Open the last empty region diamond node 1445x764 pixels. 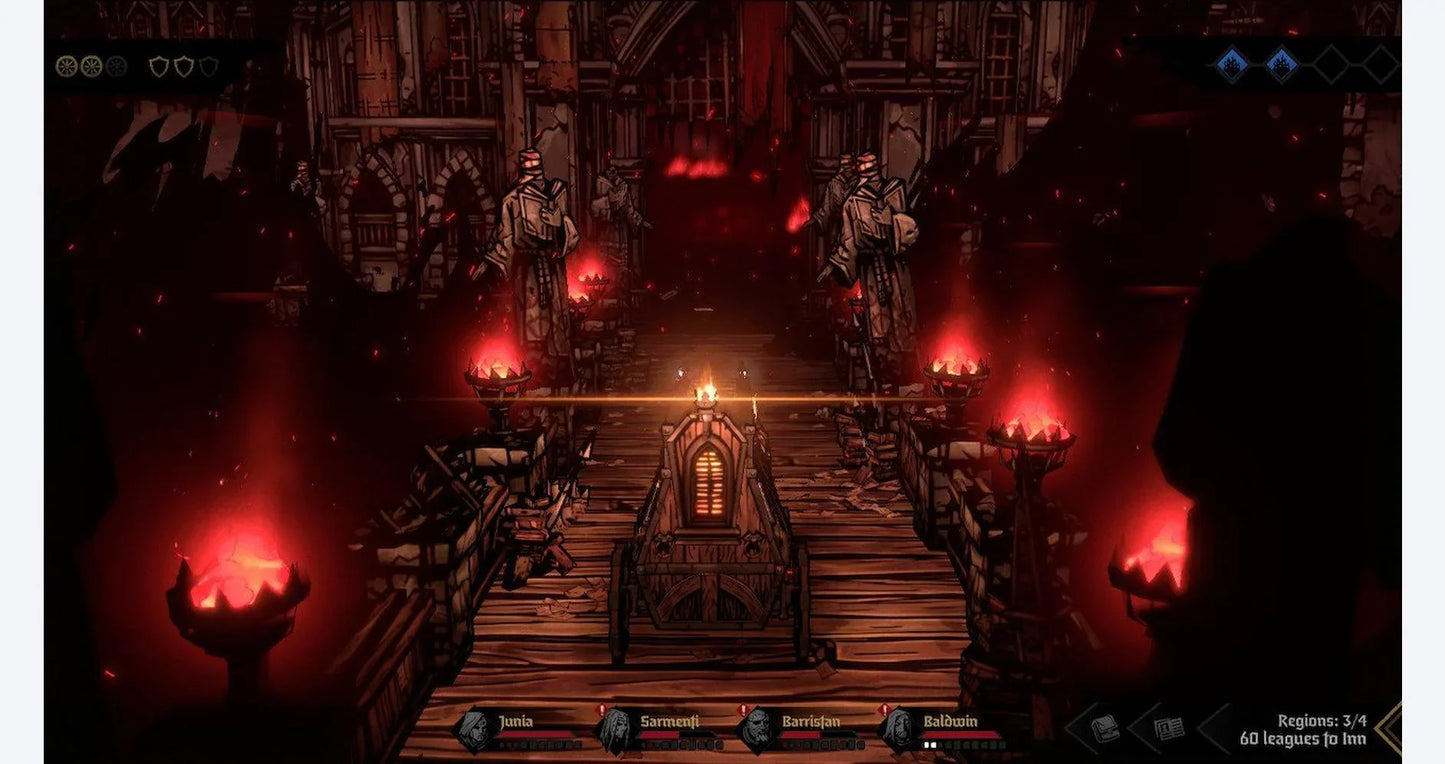[x=1379, y=64]
